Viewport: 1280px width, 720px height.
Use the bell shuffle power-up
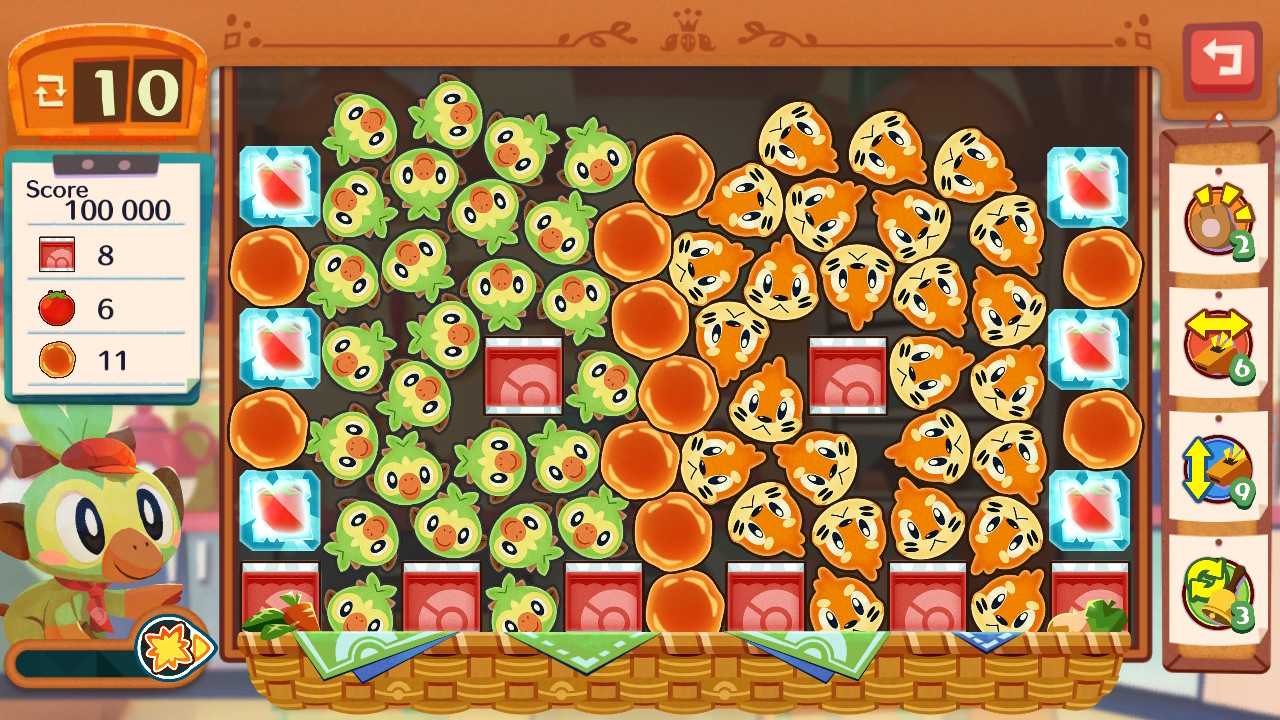pos(1216,592)
